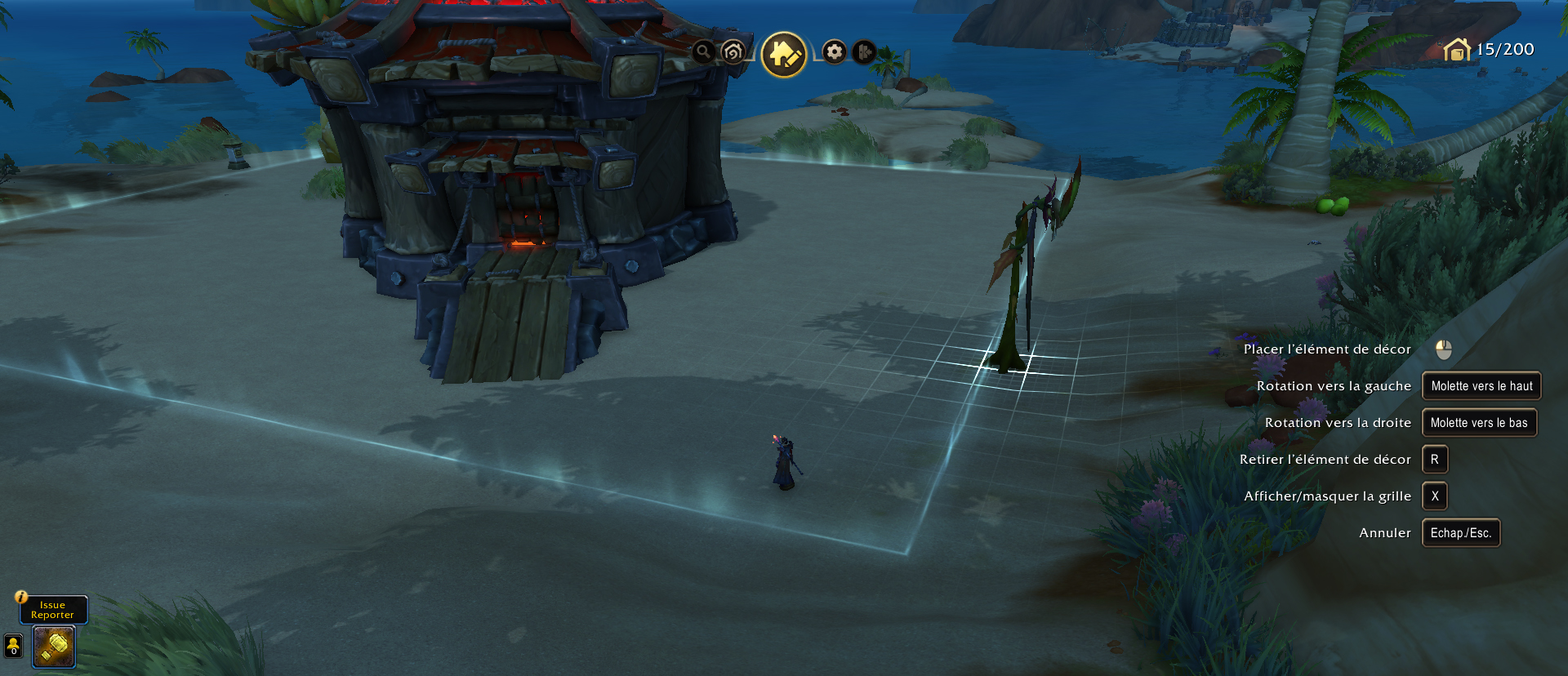Open the golden hammer Issue Reporter button

(54, 647)
